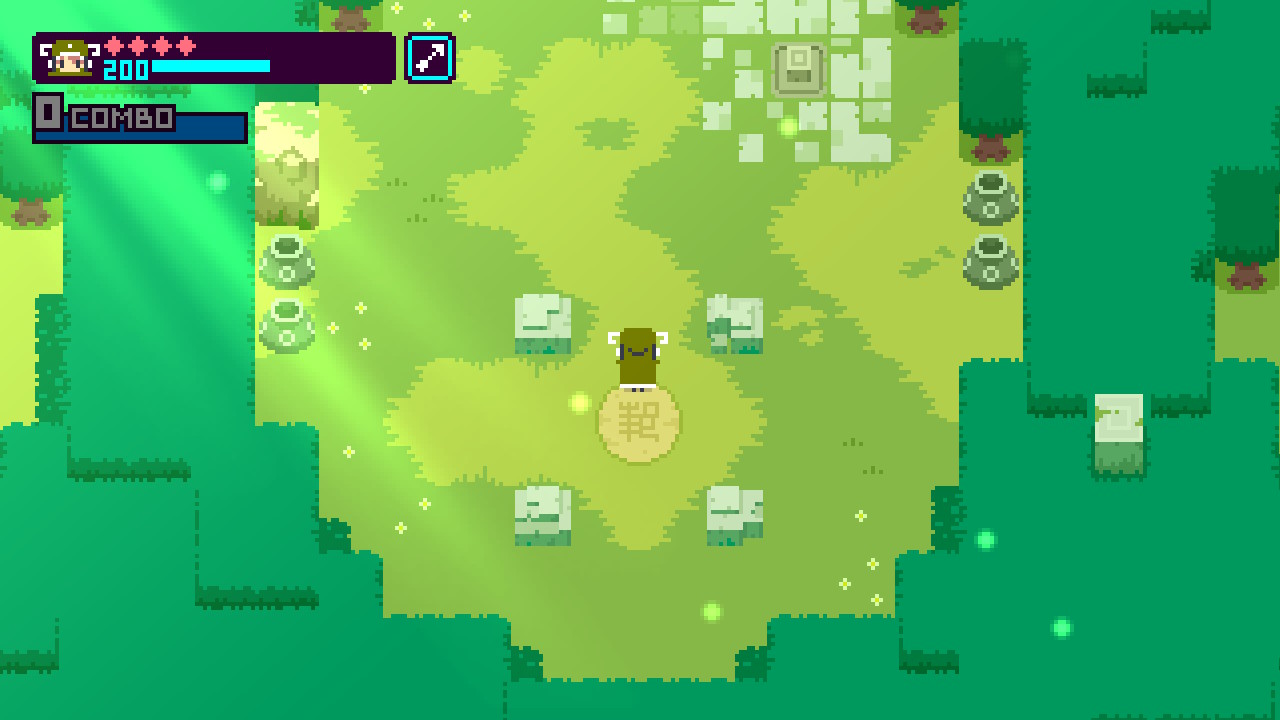Click the carved stone tablet in the northern ruins
The height and width of the screenshot is (720, 1280).
pos(795,68)
